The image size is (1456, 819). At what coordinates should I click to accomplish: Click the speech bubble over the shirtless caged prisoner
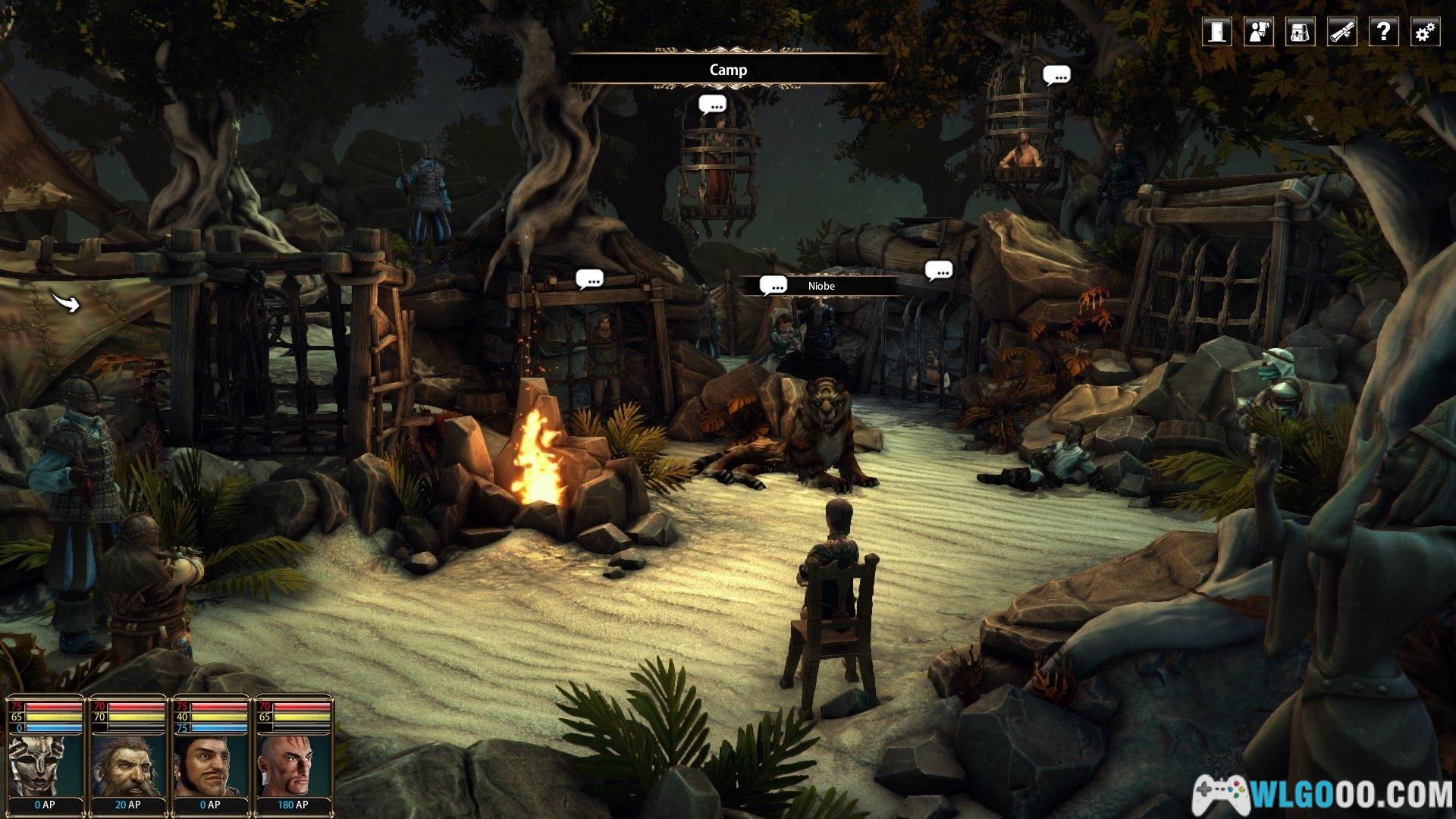[1056, 75]
